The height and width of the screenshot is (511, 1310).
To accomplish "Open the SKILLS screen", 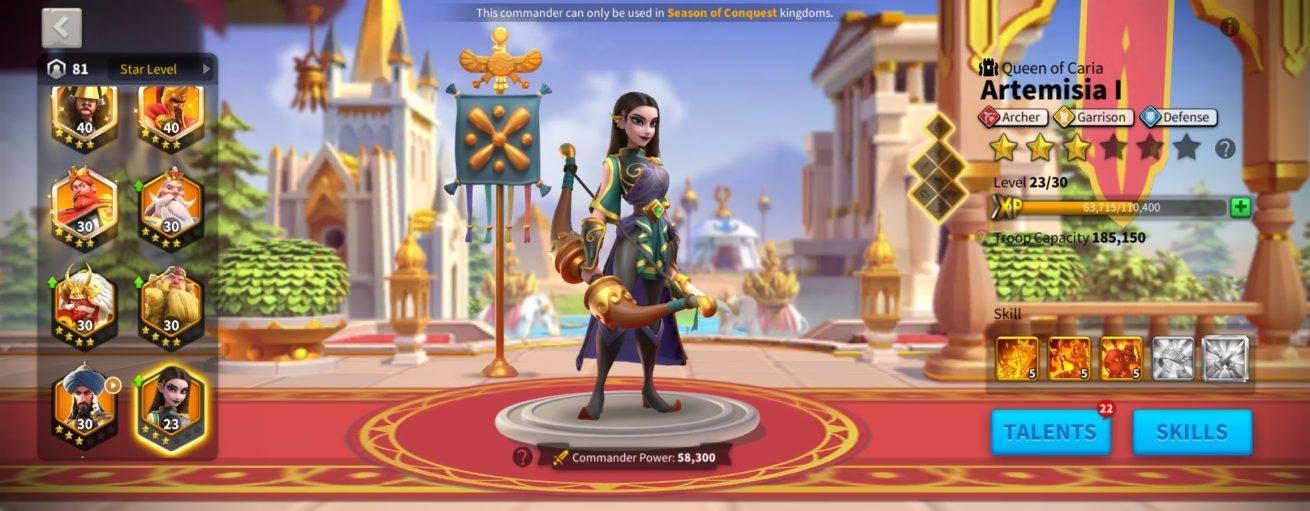I will [1191, 432].
